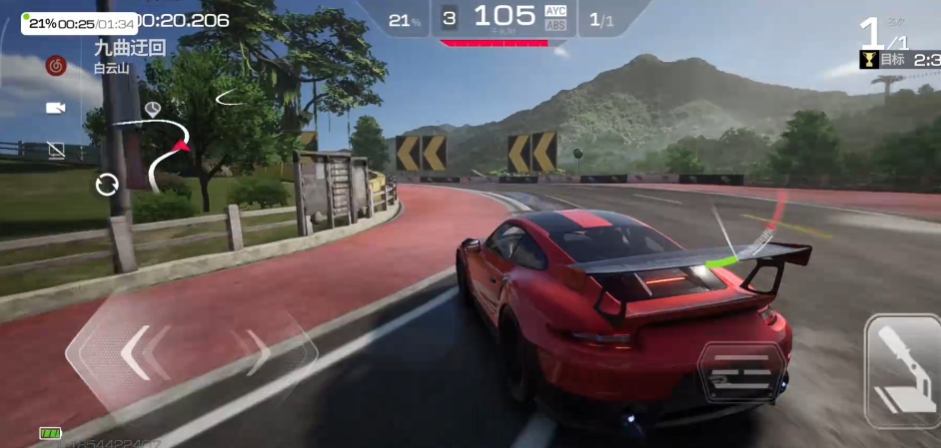Toggle the crossed-out screen icon
Screen dimensions: 941x448
[56, 150]
